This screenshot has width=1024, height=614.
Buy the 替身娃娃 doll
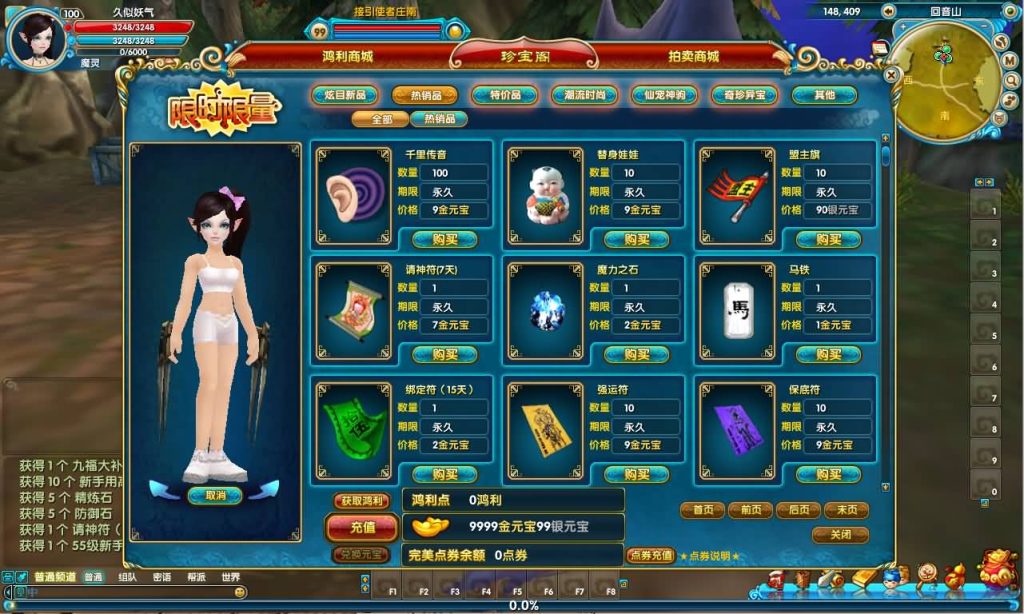point(637,239)
